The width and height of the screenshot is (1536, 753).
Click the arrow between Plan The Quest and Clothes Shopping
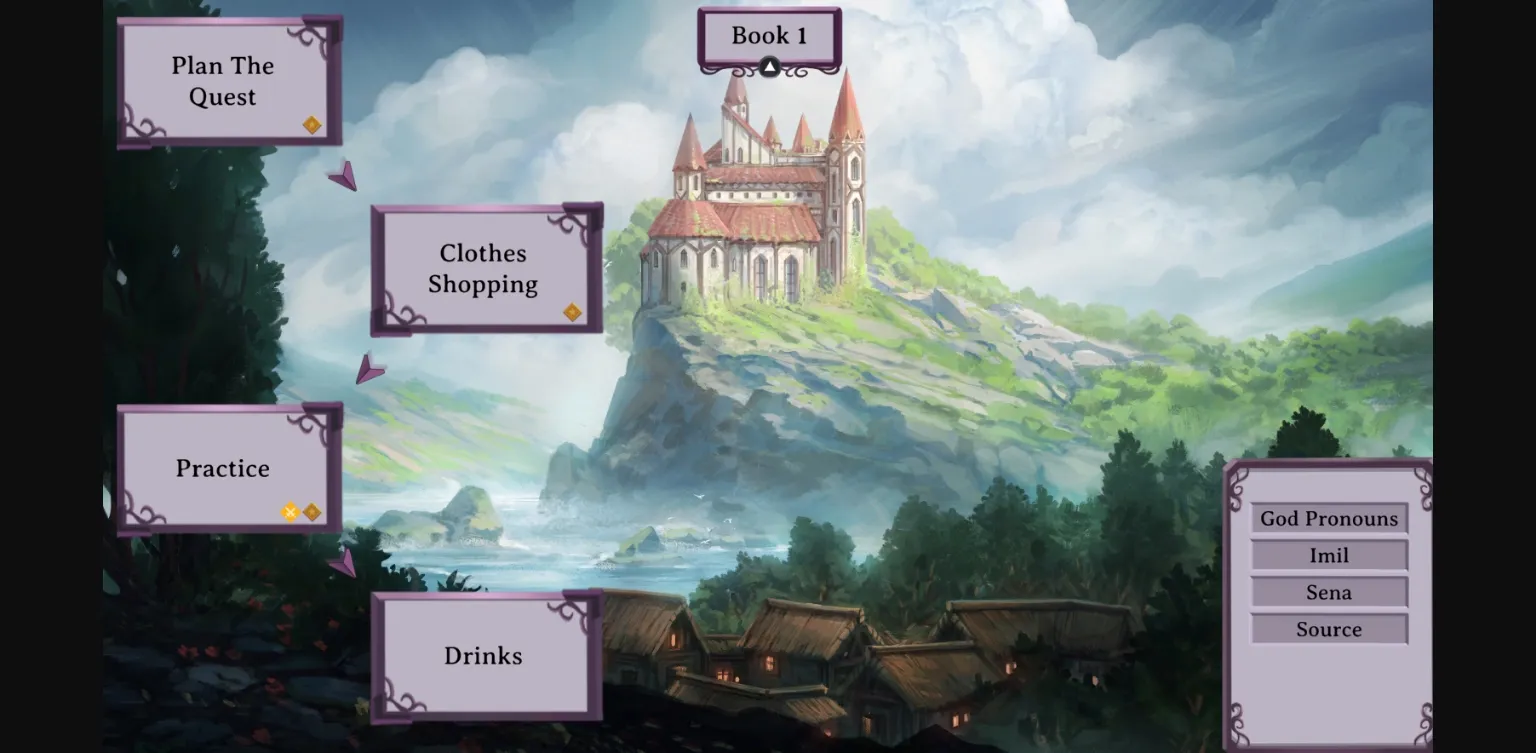pos(345,176)
